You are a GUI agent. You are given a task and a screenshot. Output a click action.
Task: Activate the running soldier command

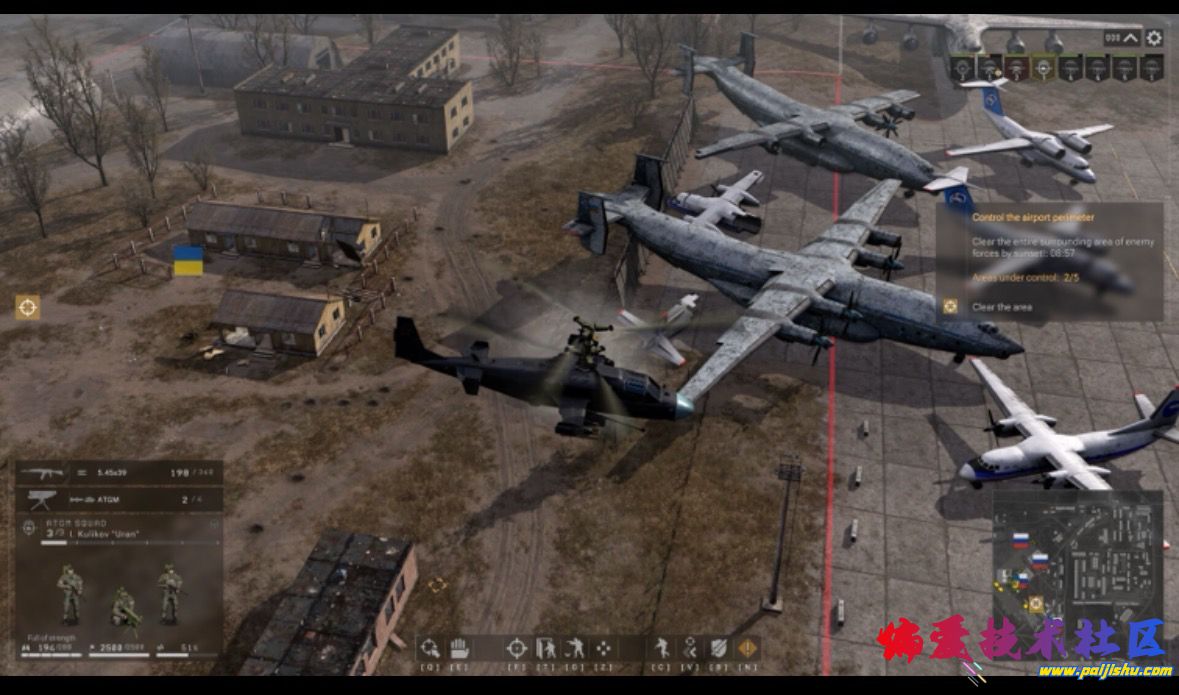click(x=661, y=647)
